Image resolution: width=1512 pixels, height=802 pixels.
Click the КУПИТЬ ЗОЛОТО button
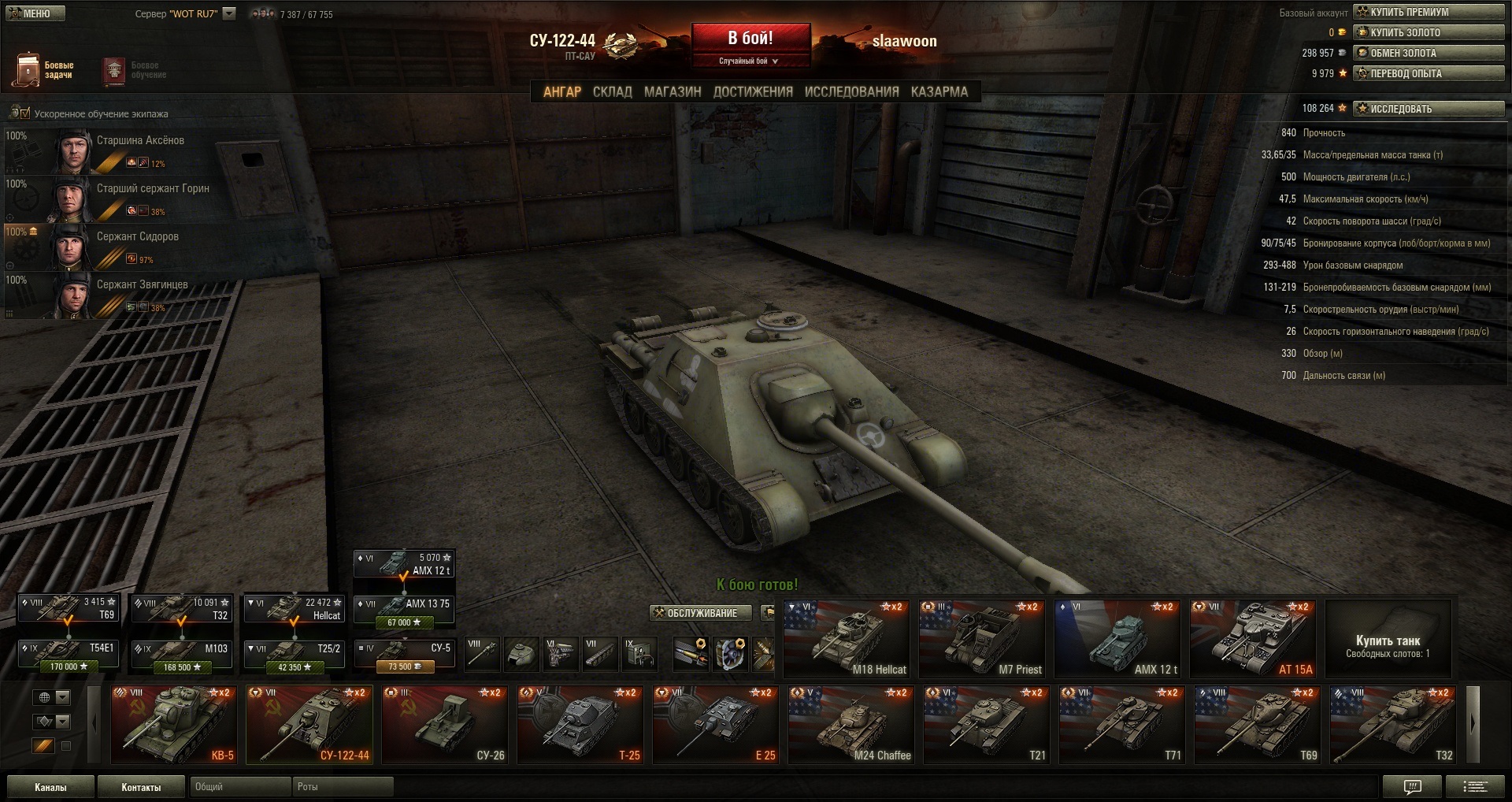point(1429,32)
